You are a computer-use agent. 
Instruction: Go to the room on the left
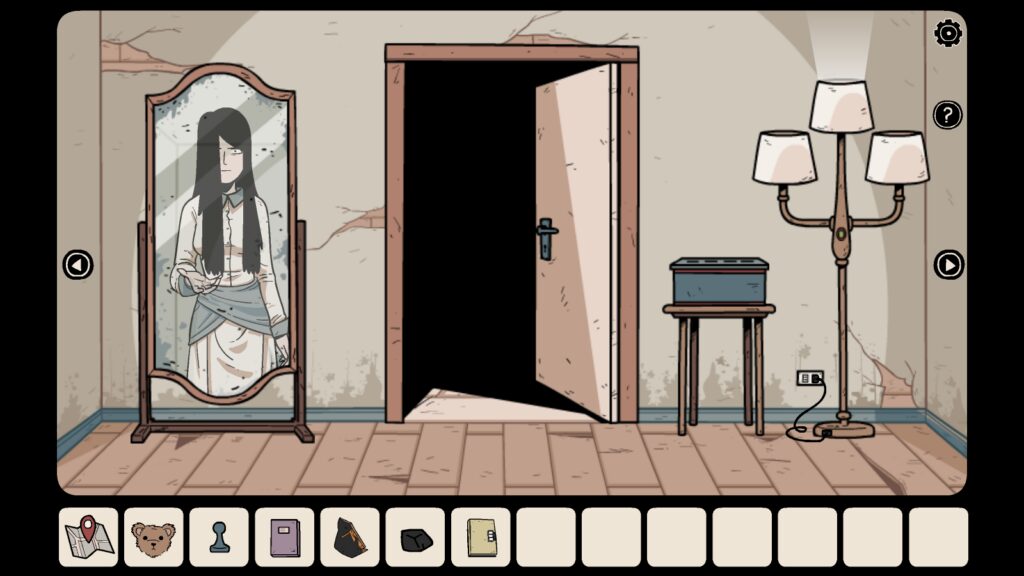coord(77,265)
